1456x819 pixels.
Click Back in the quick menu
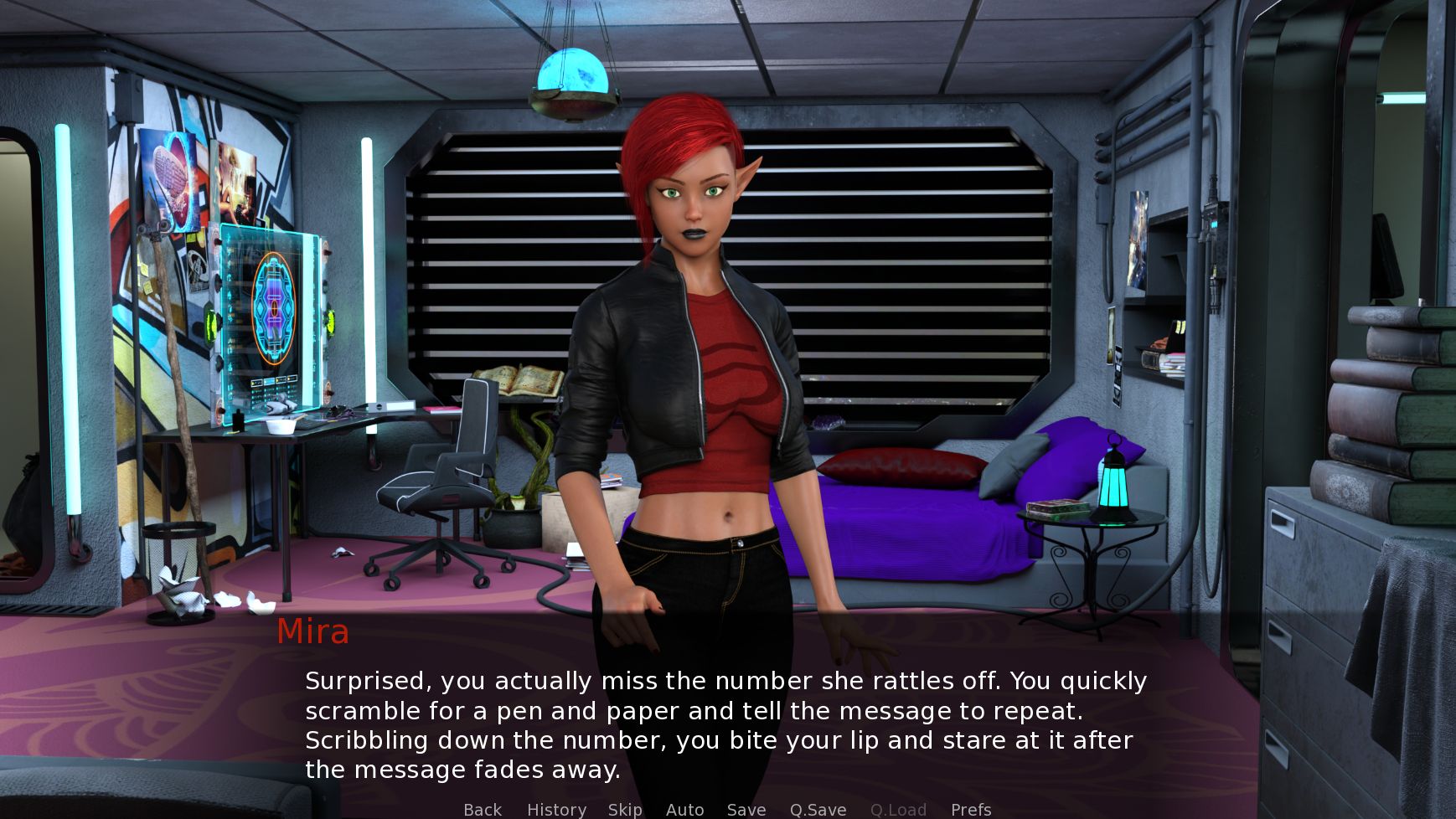482,809
